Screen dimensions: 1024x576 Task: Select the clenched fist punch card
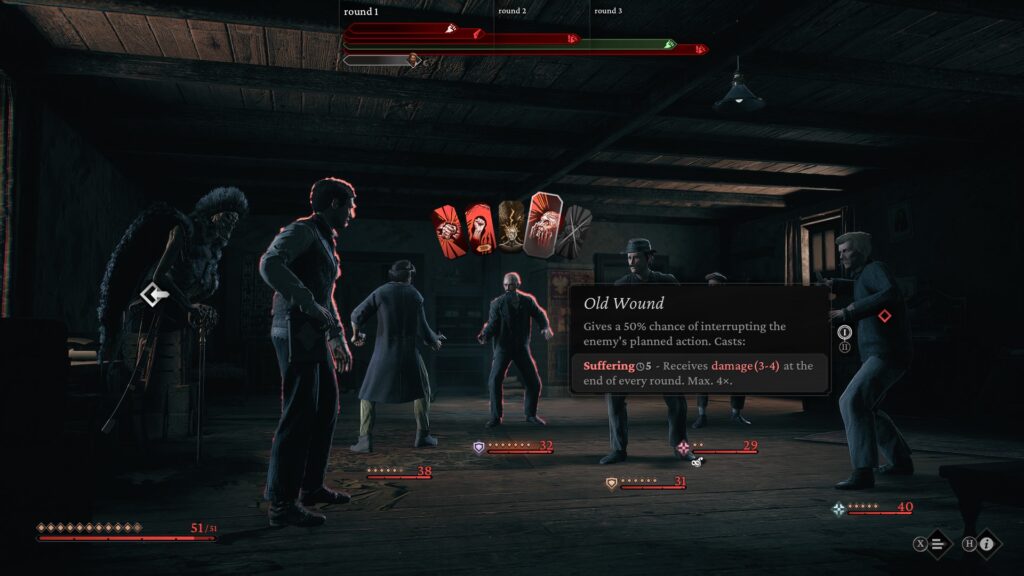click(x=446, y=229)
